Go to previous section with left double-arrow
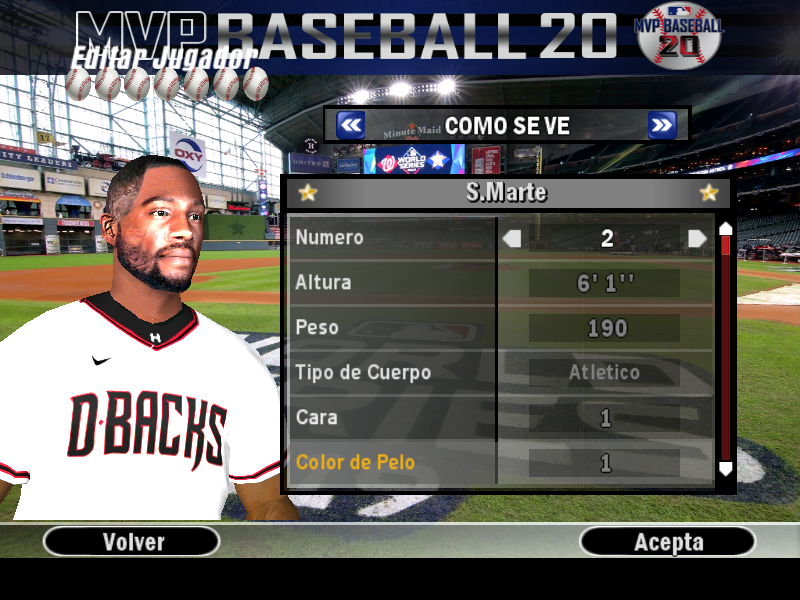800x600 pixels. pyautogui.click(x=350, y=125)
